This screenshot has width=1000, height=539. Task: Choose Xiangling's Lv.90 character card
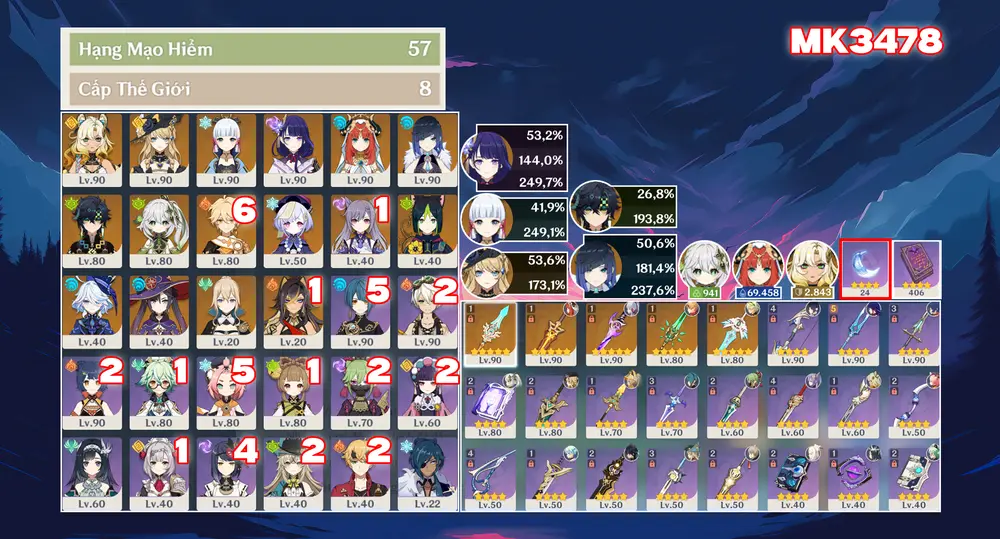click(x=92, y=392)
